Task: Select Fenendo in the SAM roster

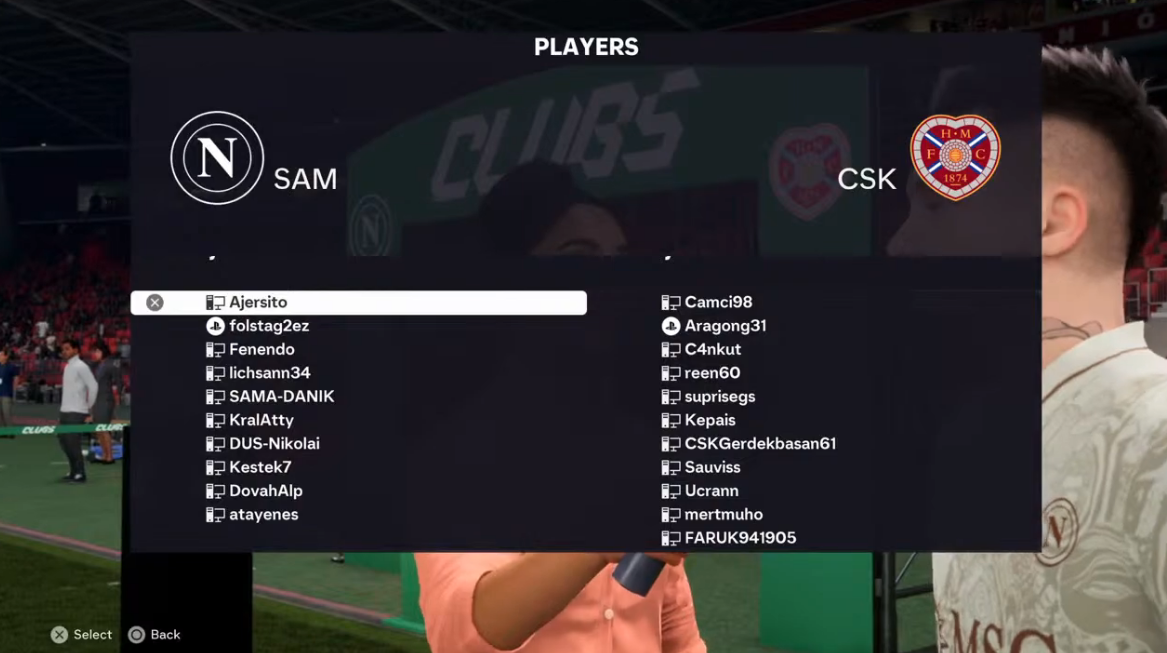Action: click(x=261, y=350)
